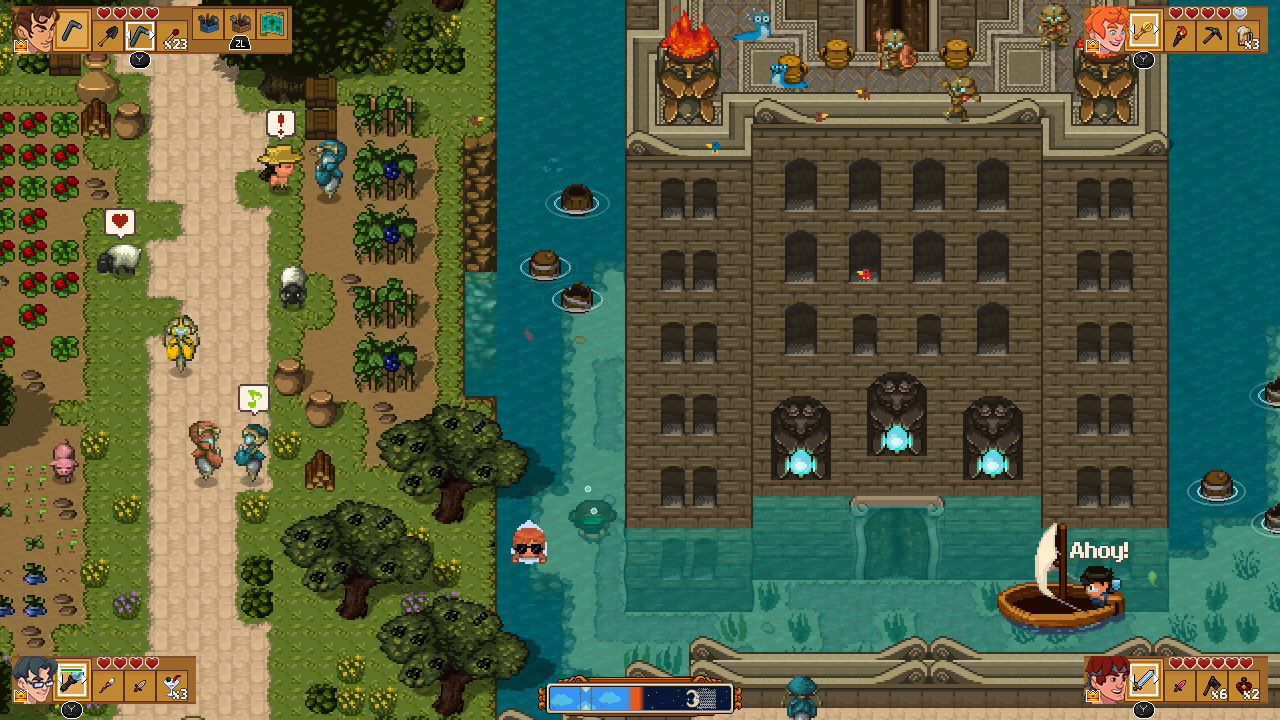
Task: Select the sword in the bottom-right HUD
Action: (1146, 681)
